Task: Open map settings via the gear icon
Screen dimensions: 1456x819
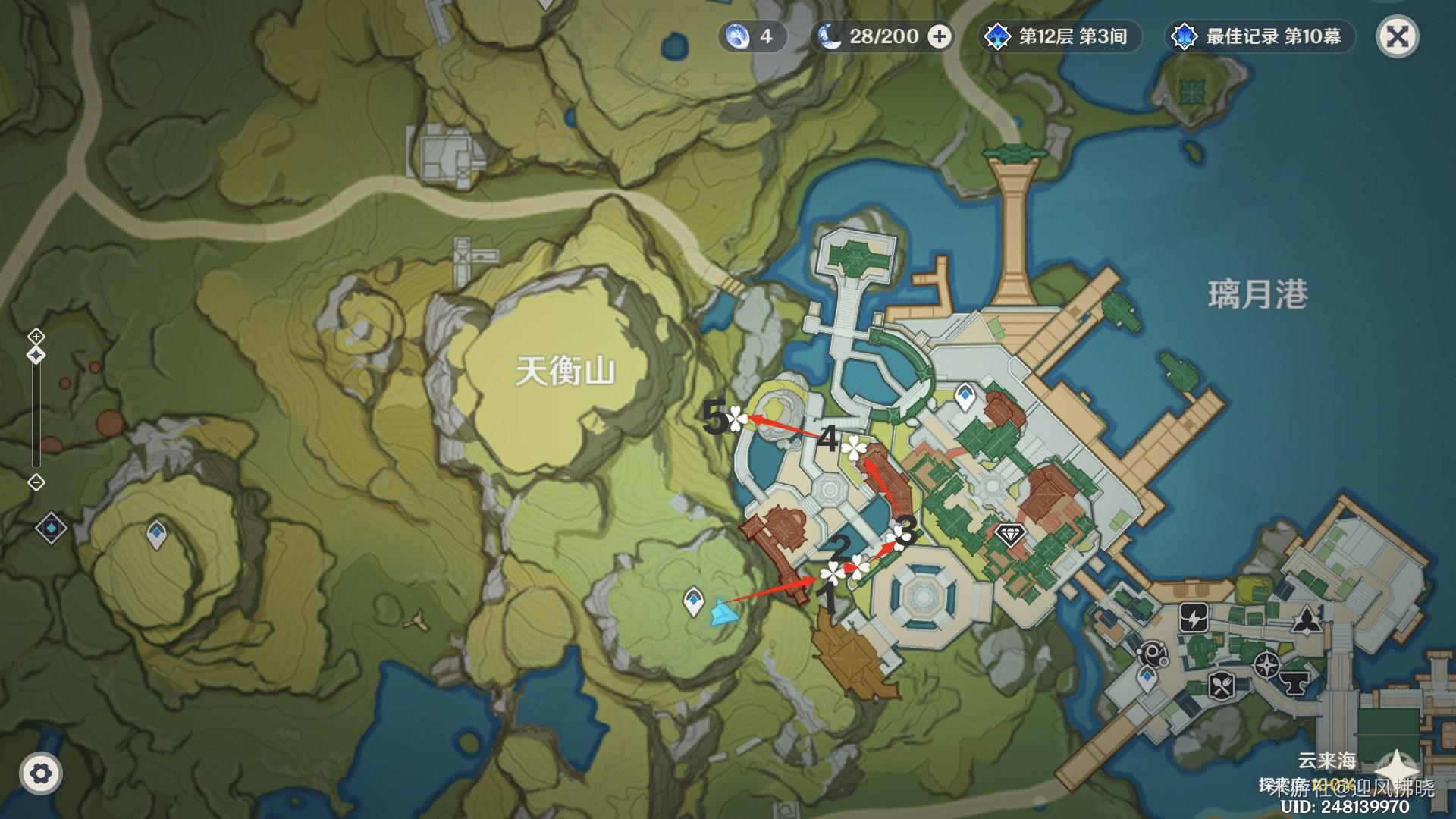Action: click(x=41, y=773)
